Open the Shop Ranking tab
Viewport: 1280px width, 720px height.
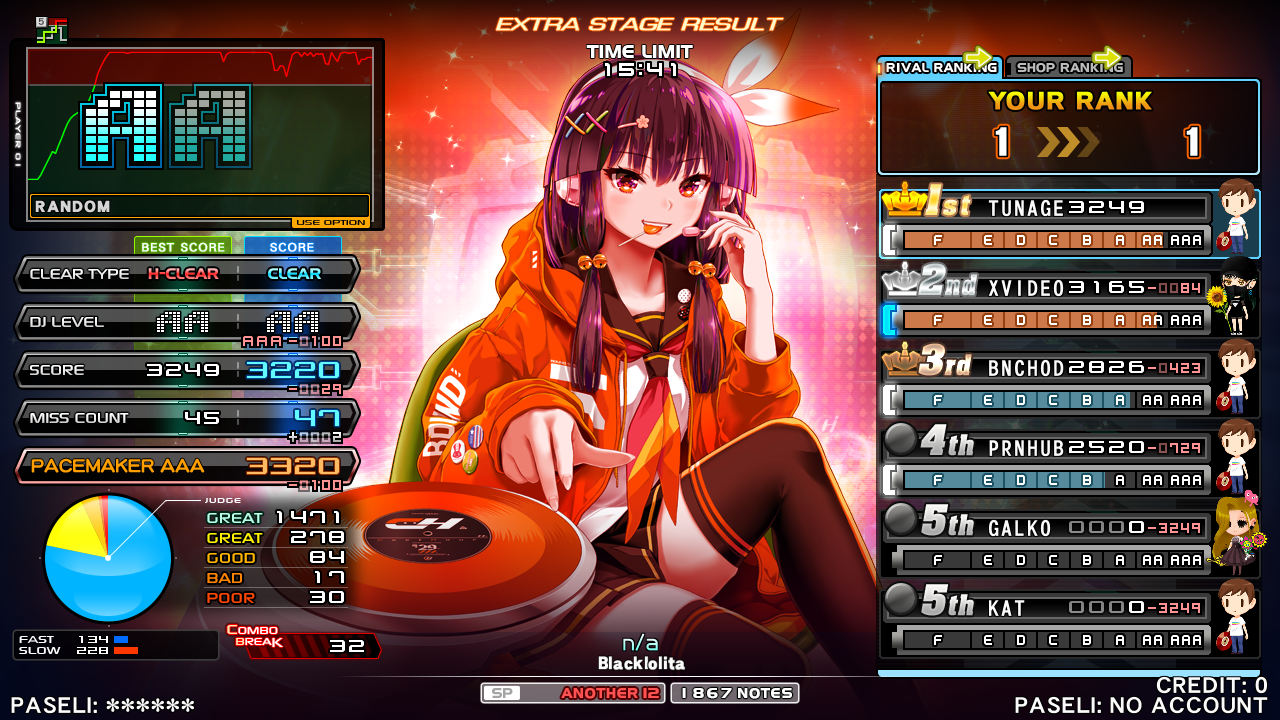coord(1068,68)
